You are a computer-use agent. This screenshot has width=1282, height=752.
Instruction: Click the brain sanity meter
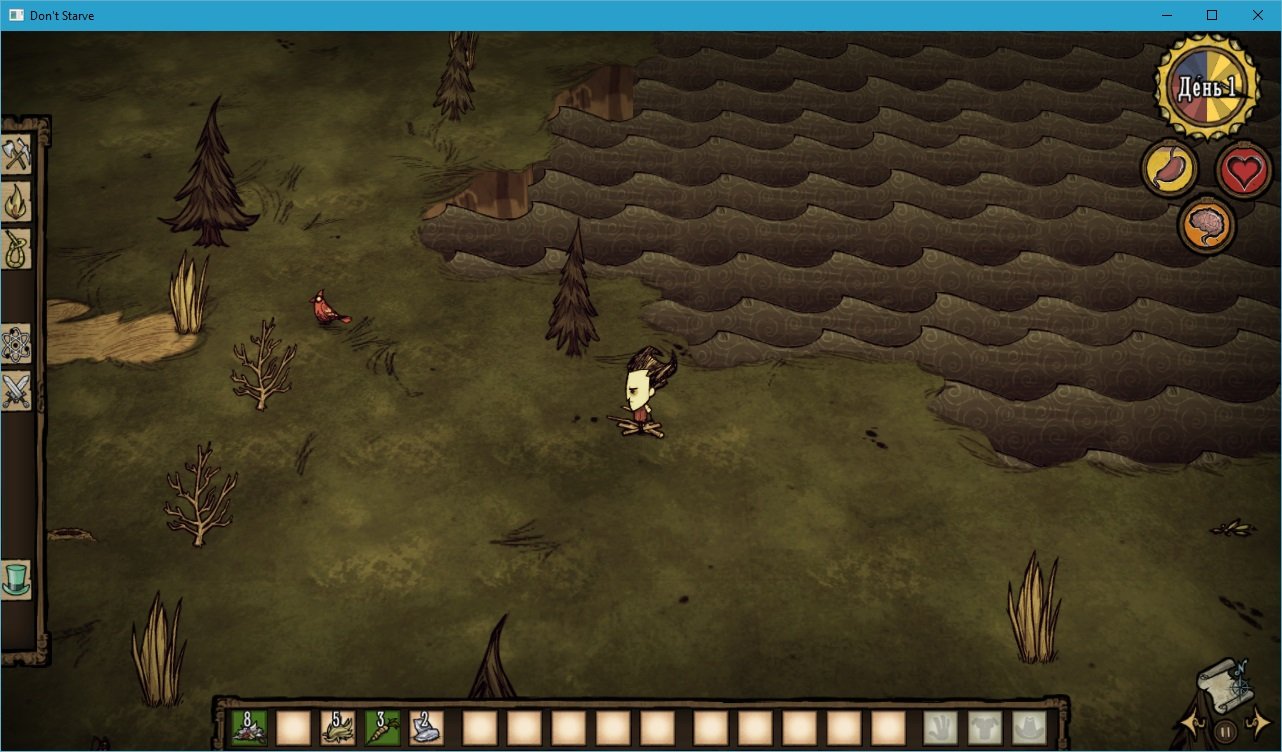pos(1207,224)
